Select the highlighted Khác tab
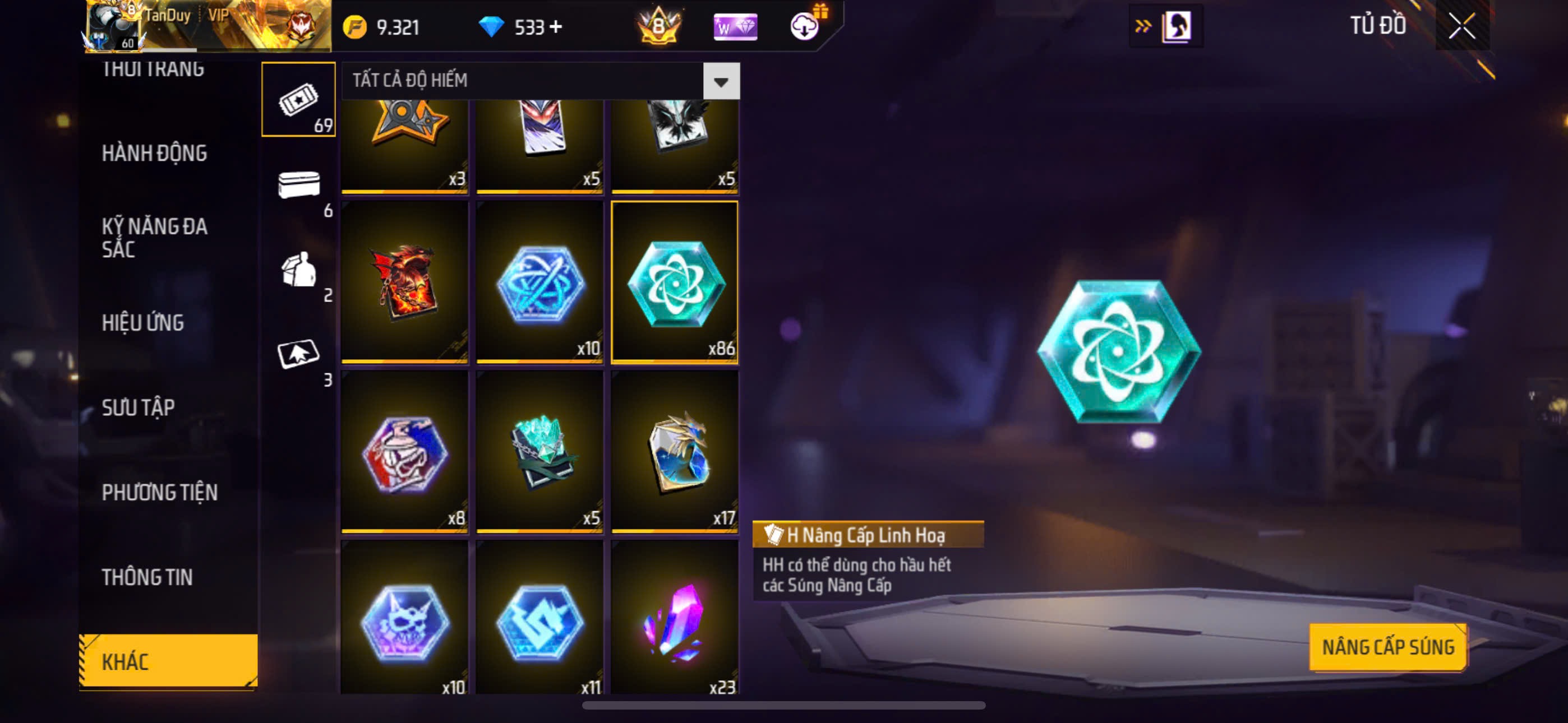 pos(168,661)
